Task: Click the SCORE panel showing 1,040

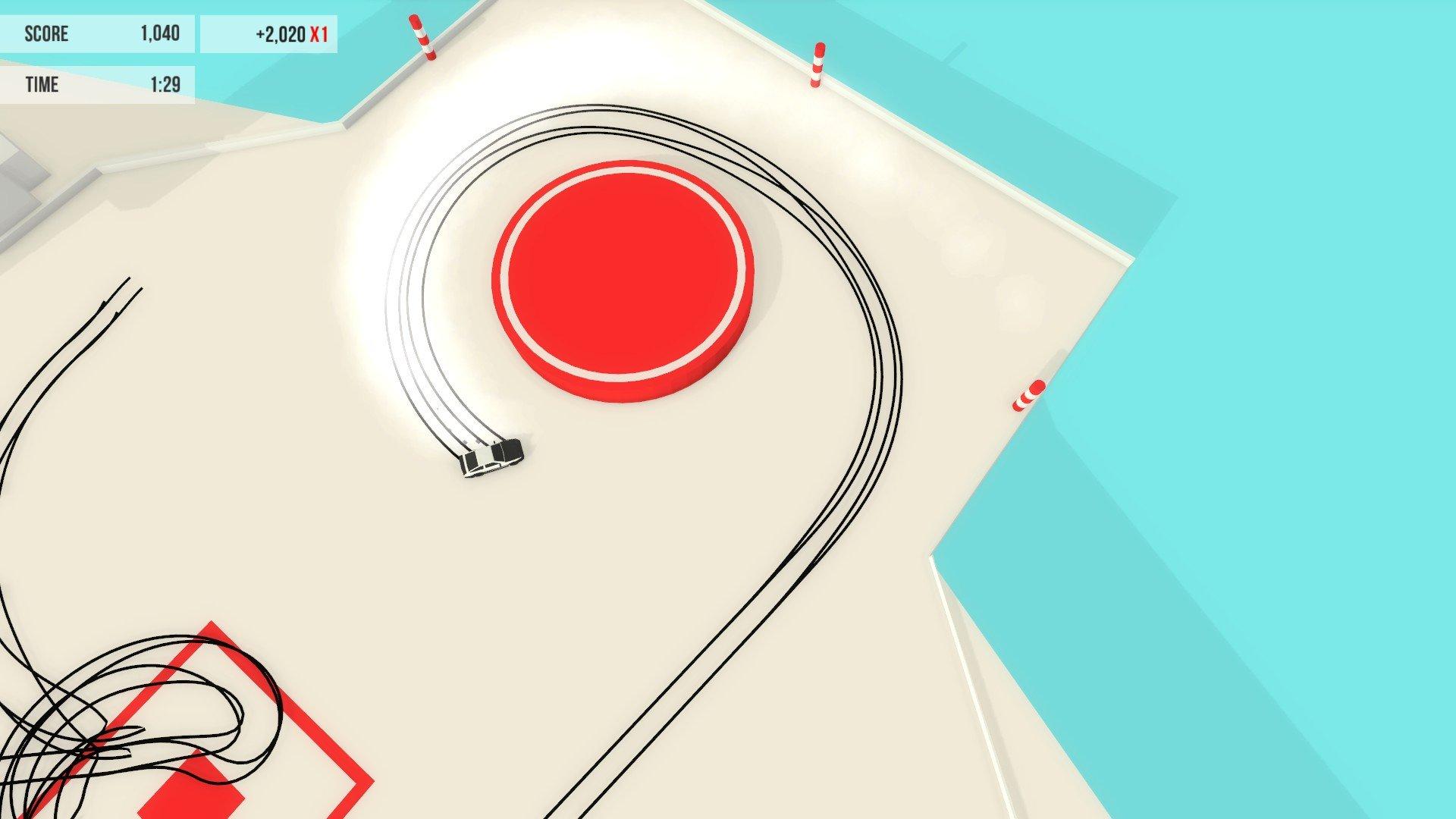Action: tap(99, 34)
